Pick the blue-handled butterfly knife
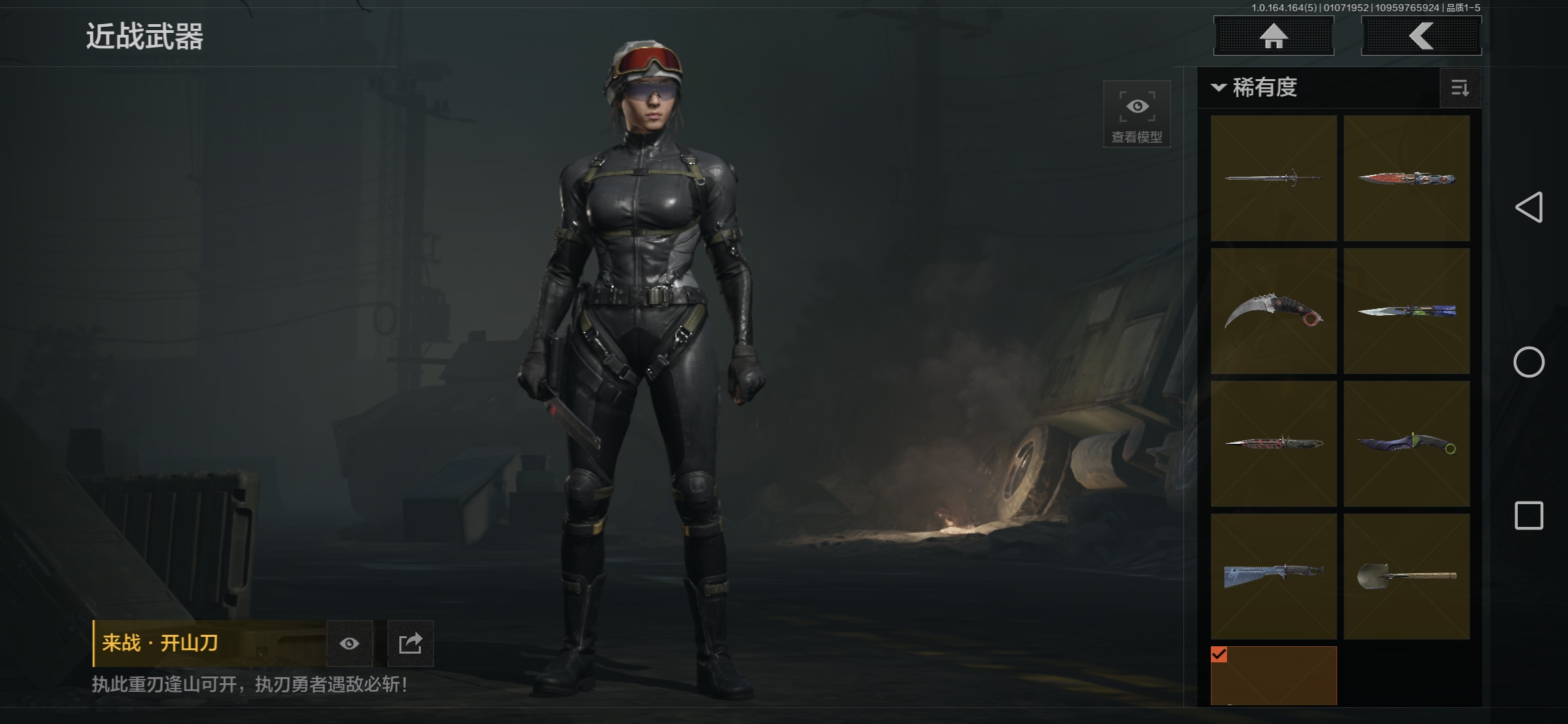This screenshot has height=724, width=1568. pyautogui.click(x=1407, y=311)
